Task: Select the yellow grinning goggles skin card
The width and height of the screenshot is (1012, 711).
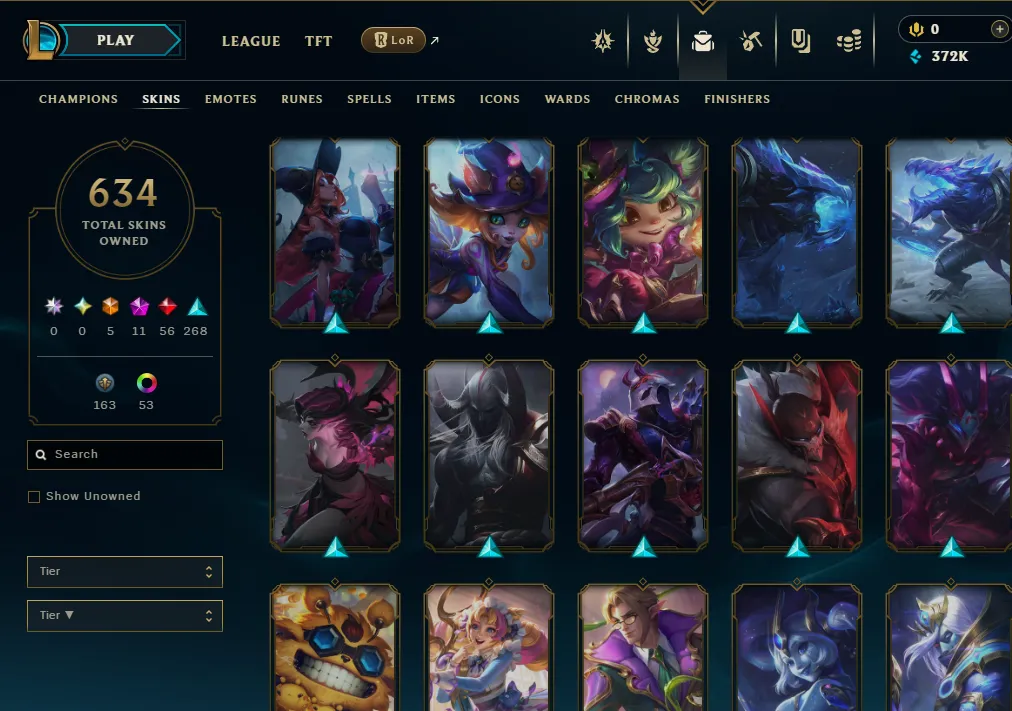Action: pyautogui.click(x=335, y=648)
